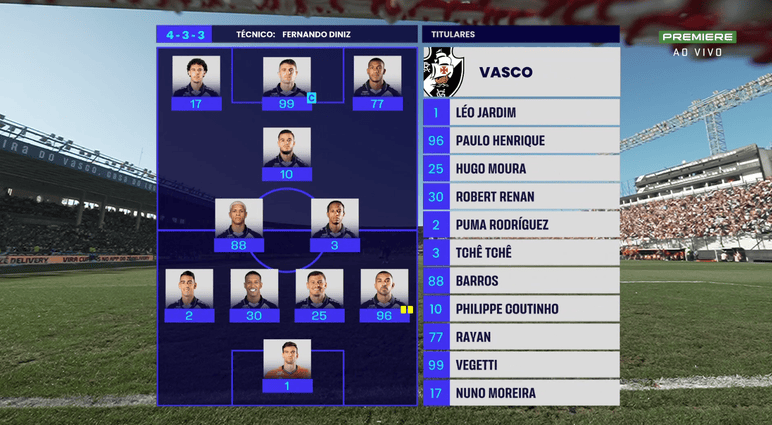This screenshot has height=425, width=772.
Task: Choose Philippe Coutinho row in Titulares list
Action: 520,309
